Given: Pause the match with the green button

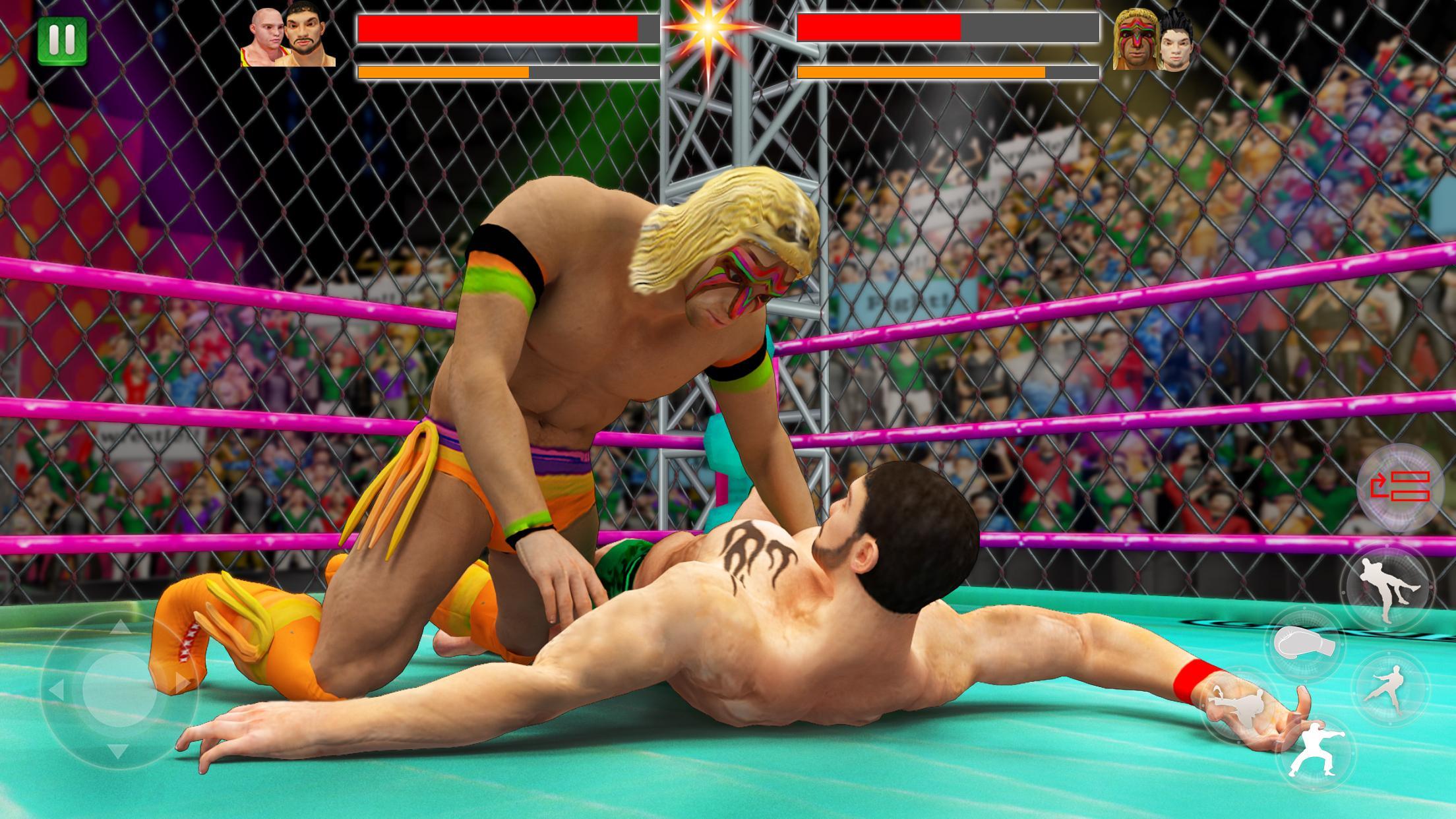Looking at the screenshot, I should 62,40.
